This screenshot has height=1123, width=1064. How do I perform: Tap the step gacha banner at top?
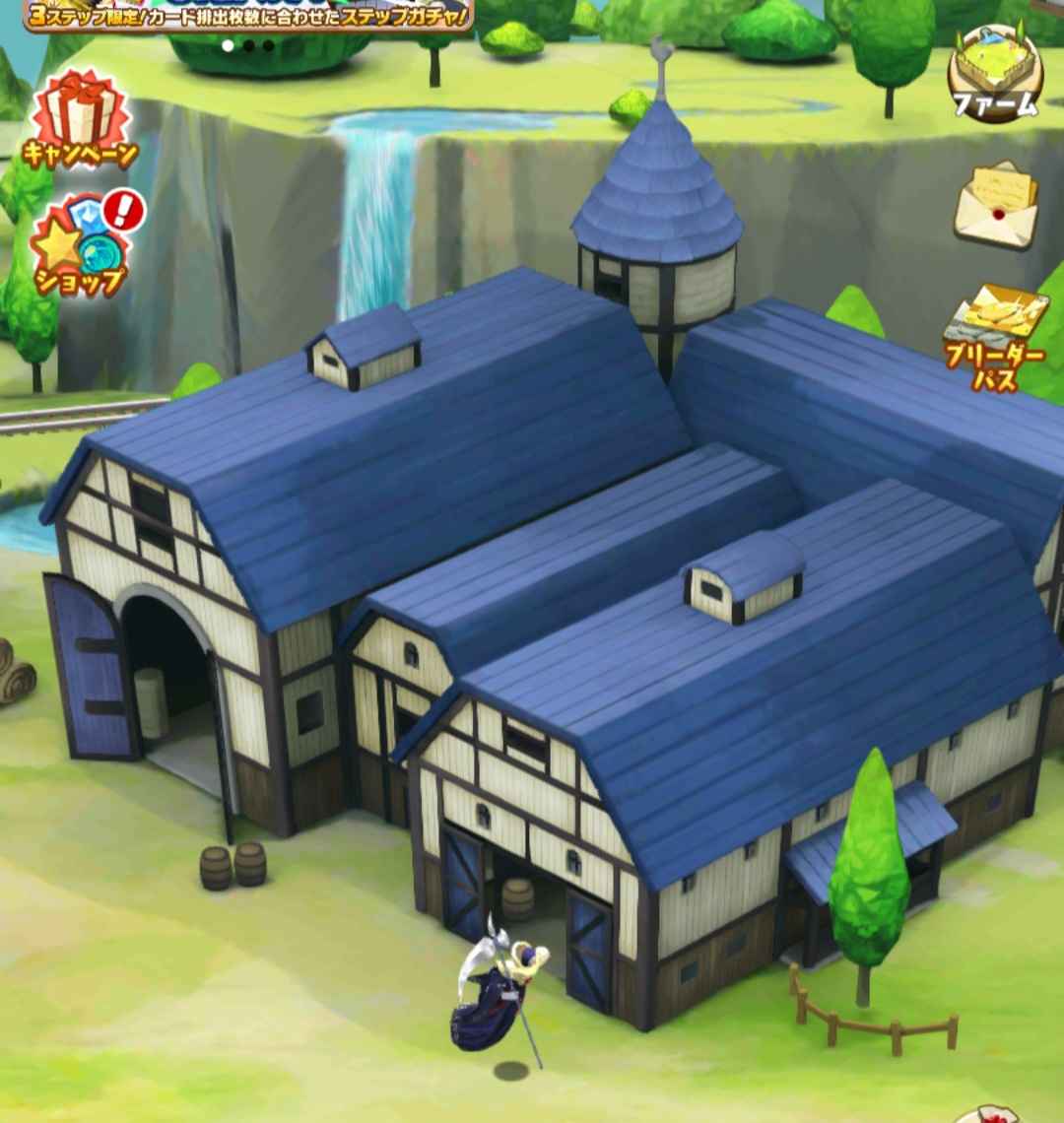(248, 16)
